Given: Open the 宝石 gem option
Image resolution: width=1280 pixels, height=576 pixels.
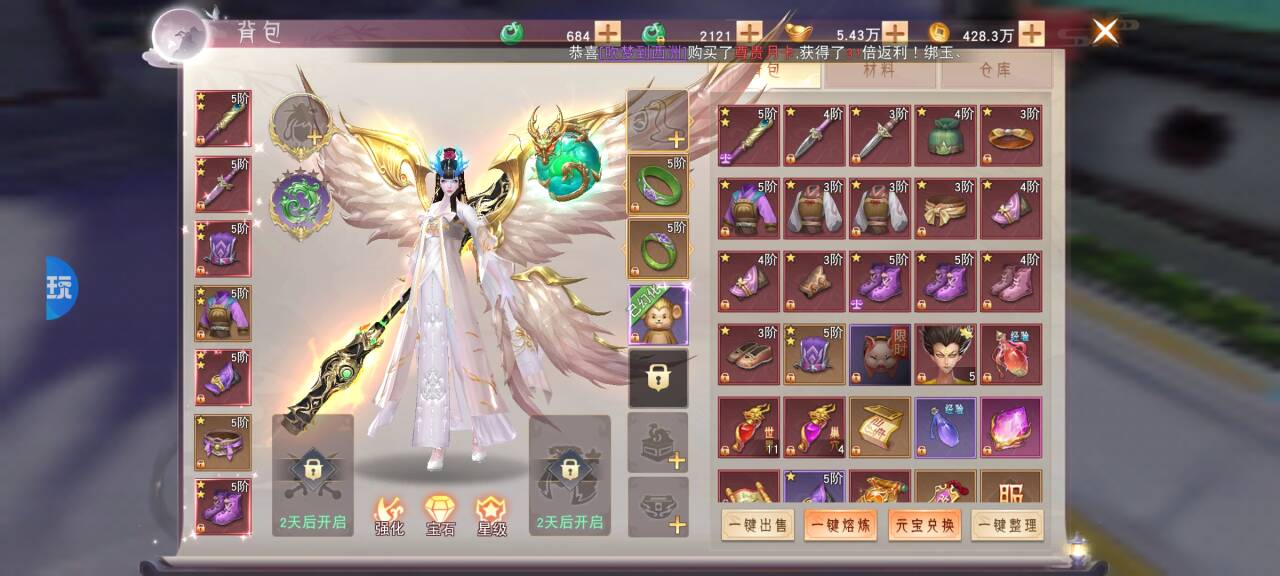Looking at the screenshot, I should [x=440, y=515].
